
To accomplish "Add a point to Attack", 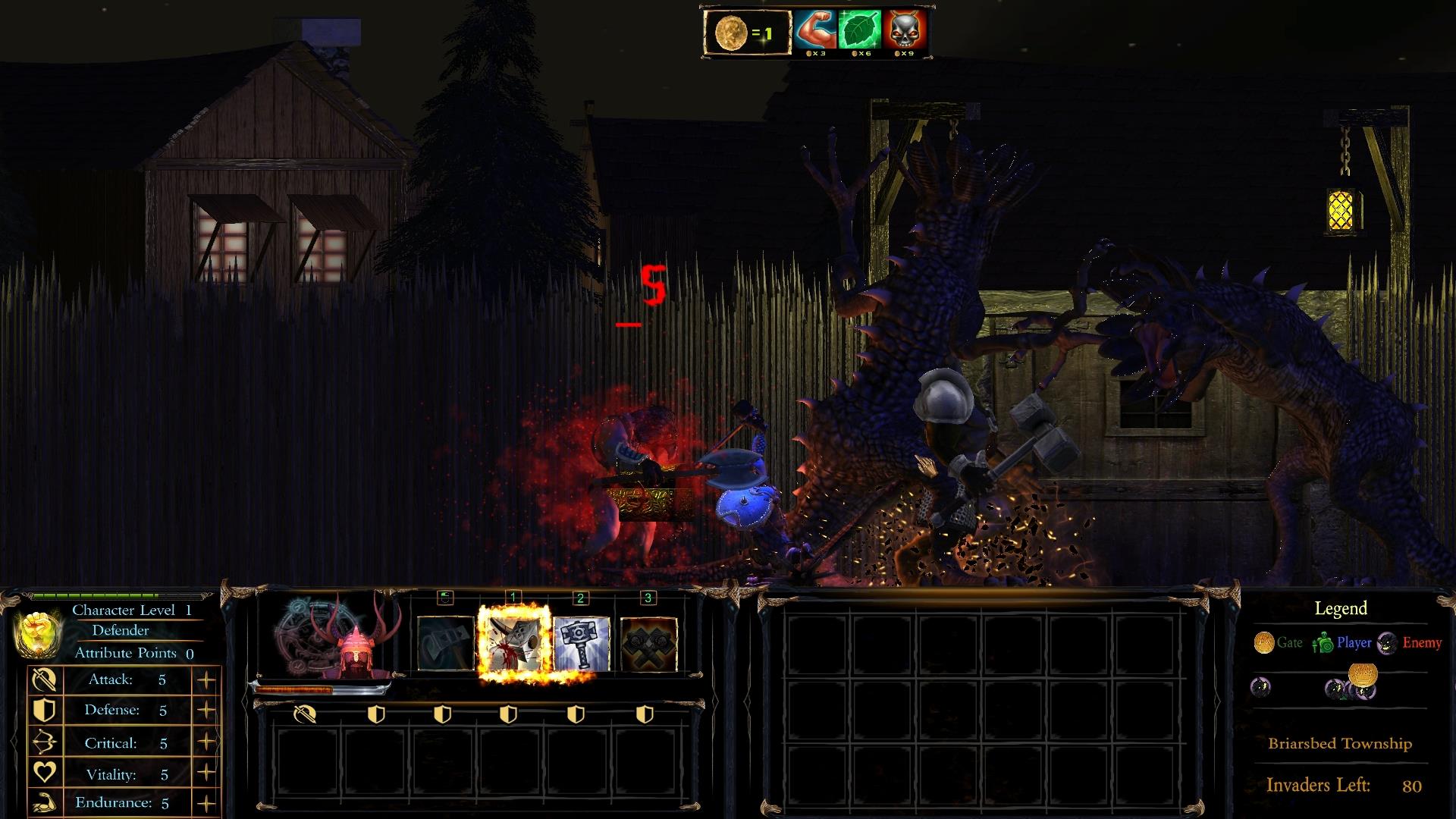I will pyautogui.click(x=206, y=680).
